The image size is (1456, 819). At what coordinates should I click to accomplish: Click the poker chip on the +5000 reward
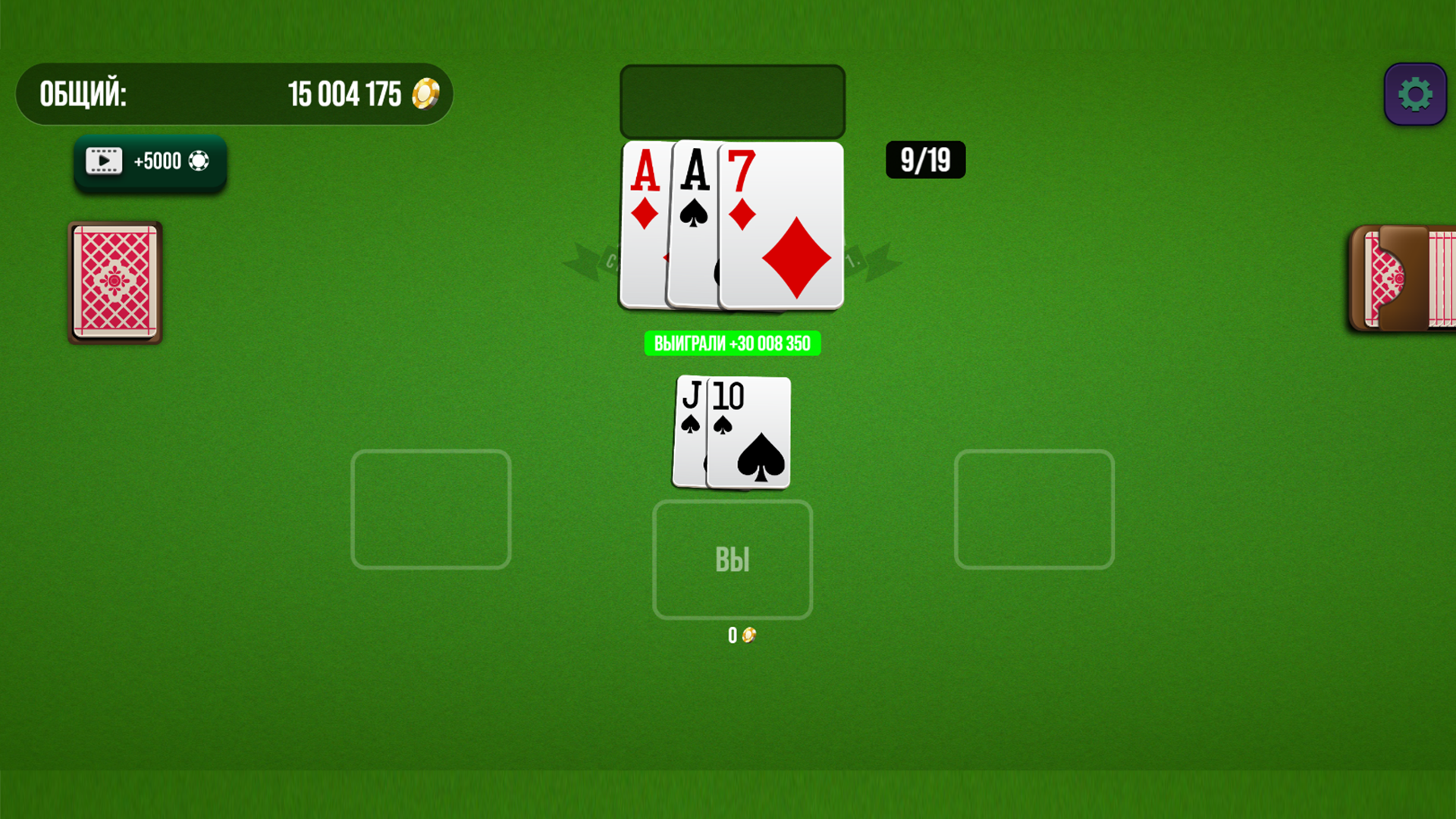click(201, 161)
